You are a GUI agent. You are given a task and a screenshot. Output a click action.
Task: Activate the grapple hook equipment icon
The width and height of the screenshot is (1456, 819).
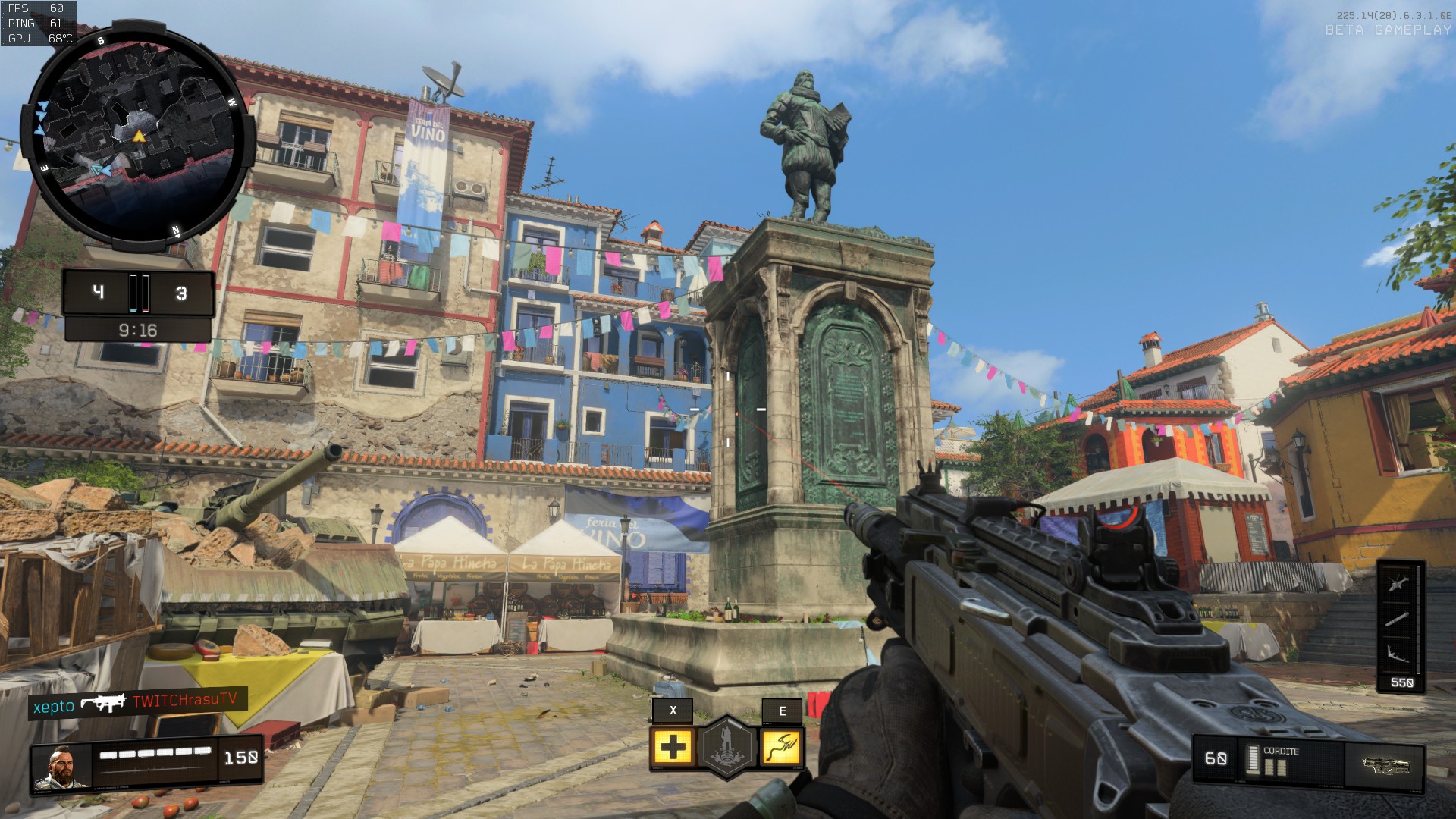pos(781,748)
